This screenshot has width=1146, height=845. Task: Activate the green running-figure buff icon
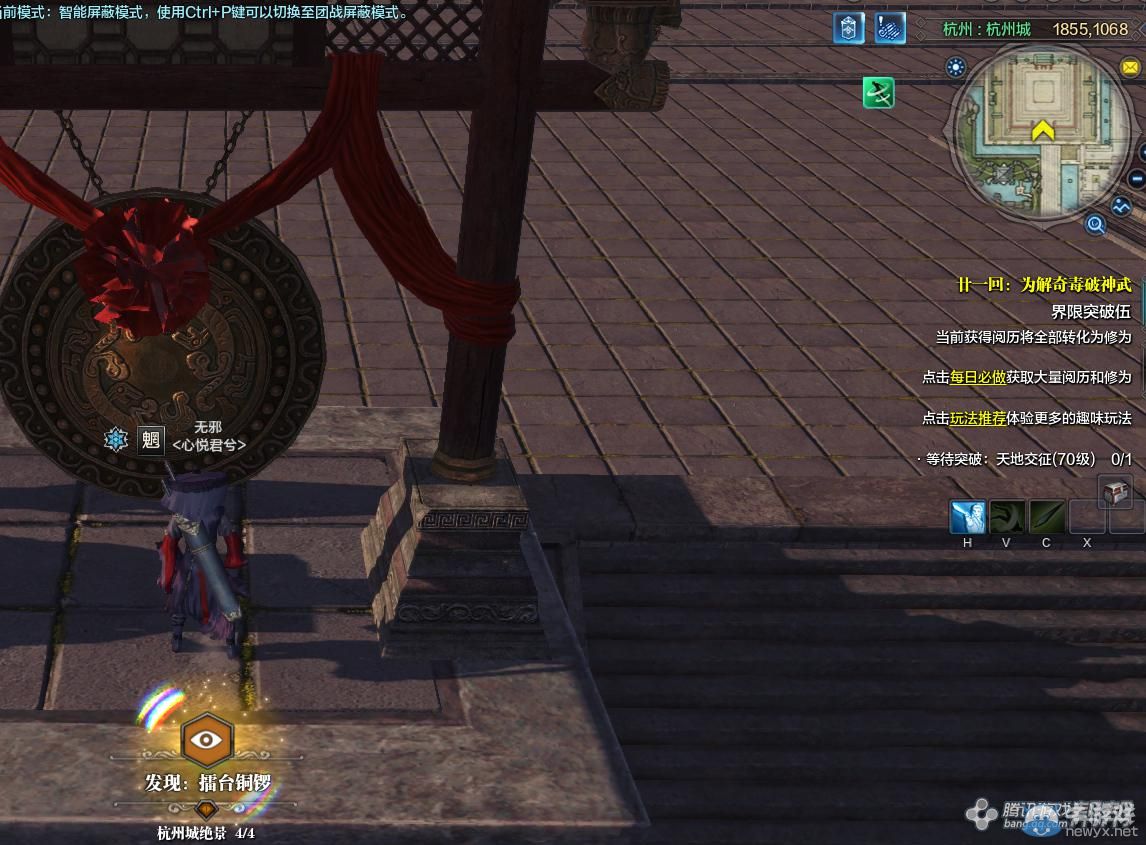(879, 94)
